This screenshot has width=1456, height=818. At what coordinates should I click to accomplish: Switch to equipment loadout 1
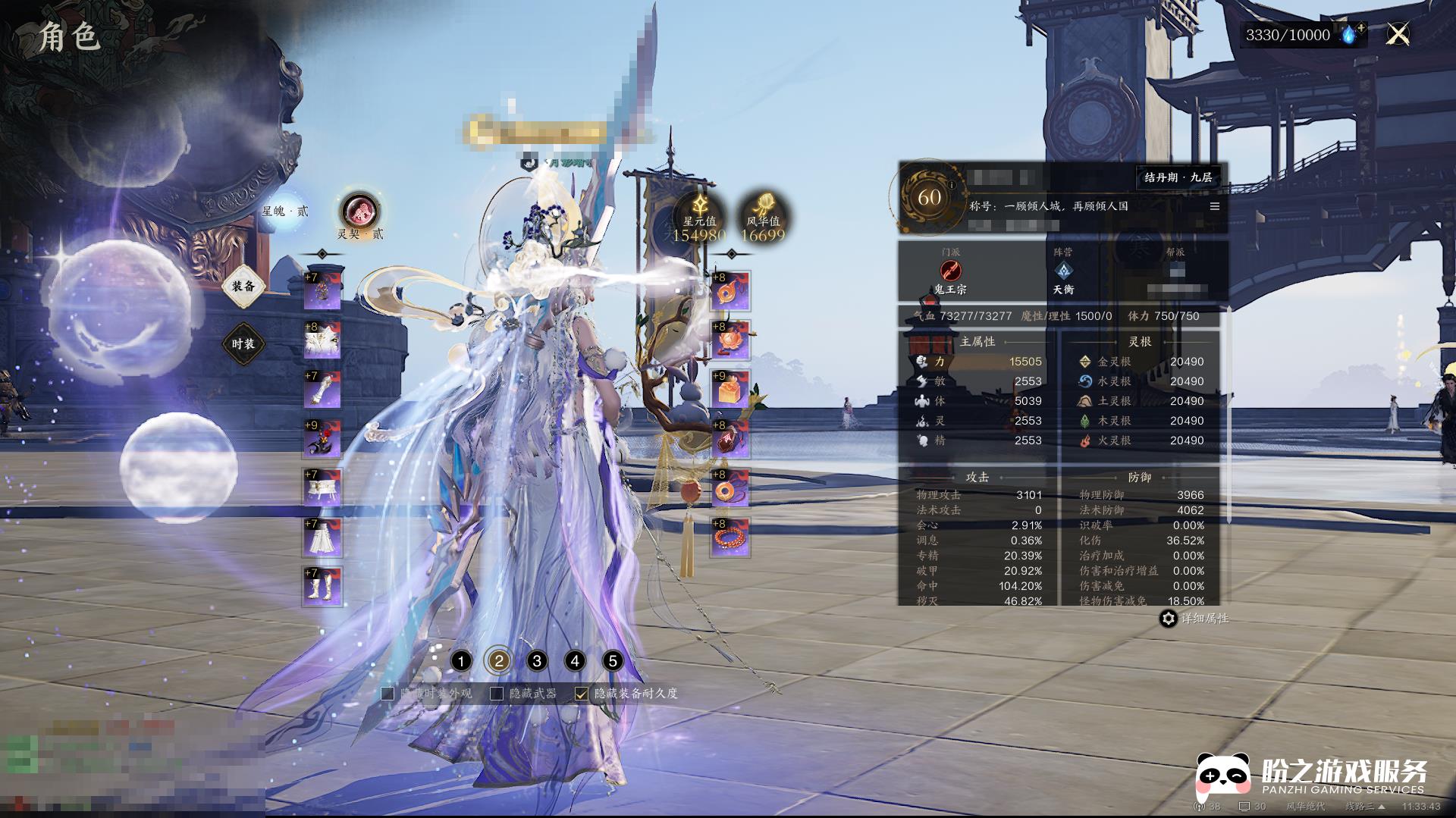(x=460, y=661)
